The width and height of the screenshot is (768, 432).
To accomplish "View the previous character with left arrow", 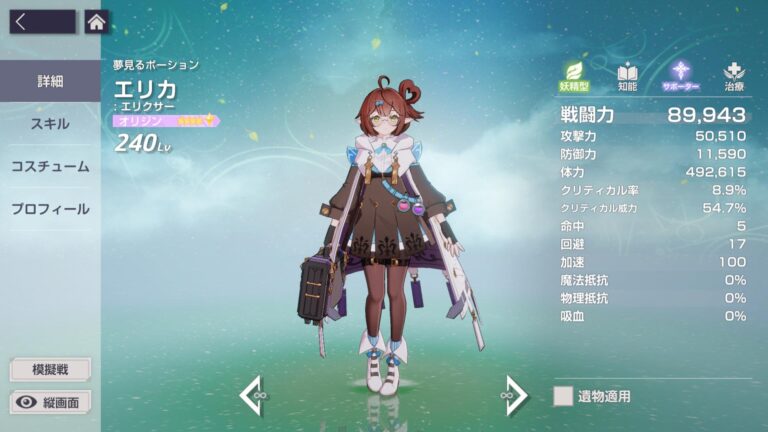I will click(x=252, y=396).
